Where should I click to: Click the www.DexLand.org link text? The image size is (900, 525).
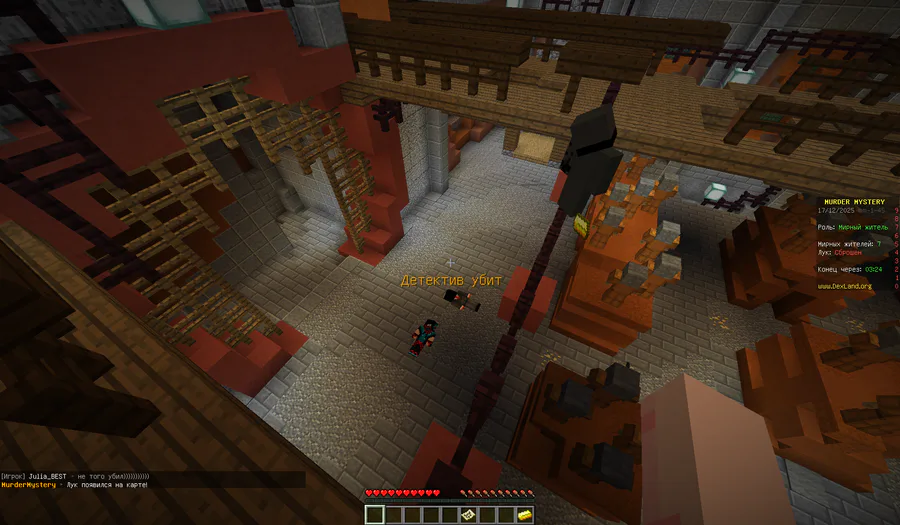[x=845, y=286]
